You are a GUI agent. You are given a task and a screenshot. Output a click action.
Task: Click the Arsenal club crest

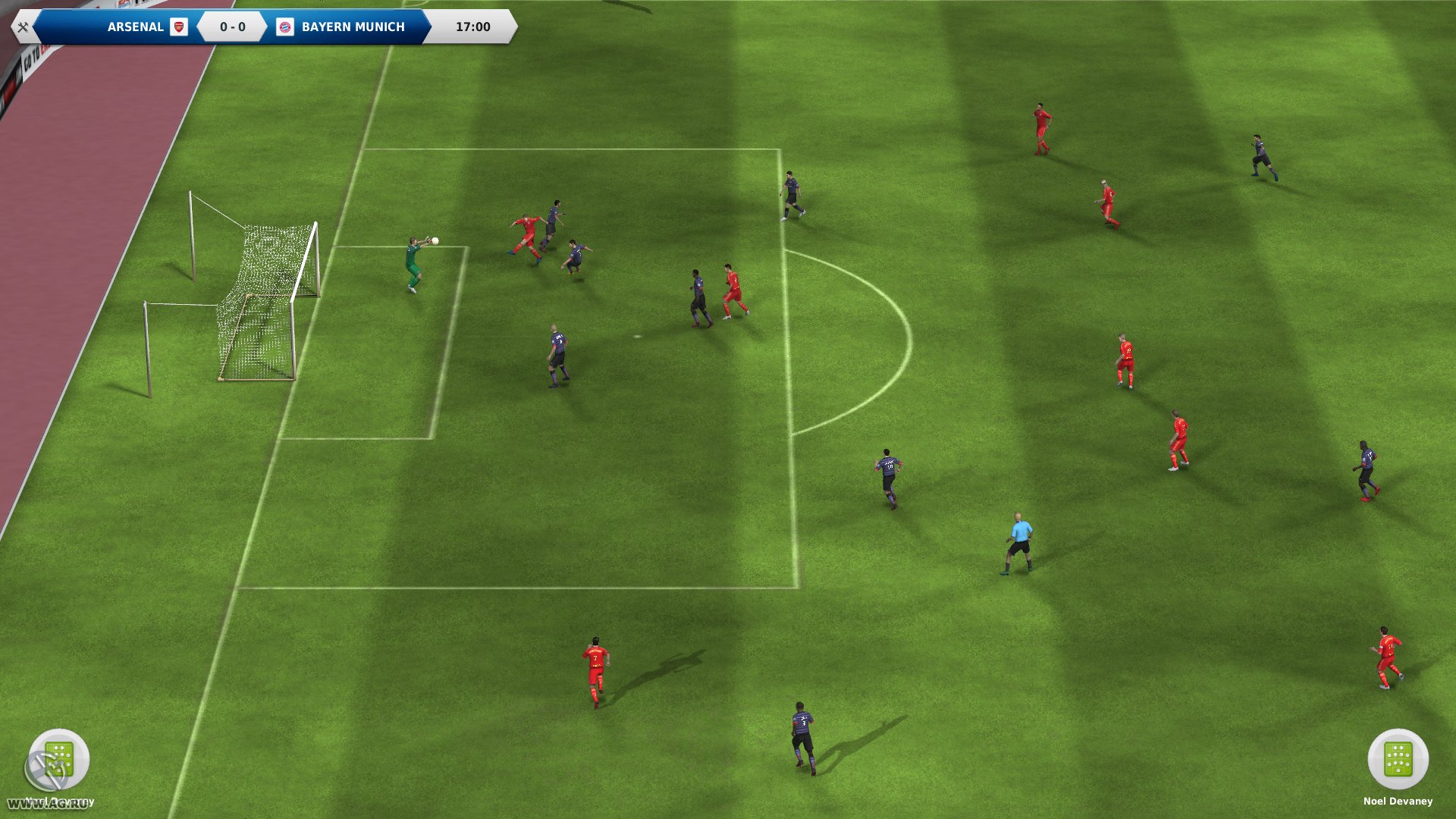coord(180,27)
